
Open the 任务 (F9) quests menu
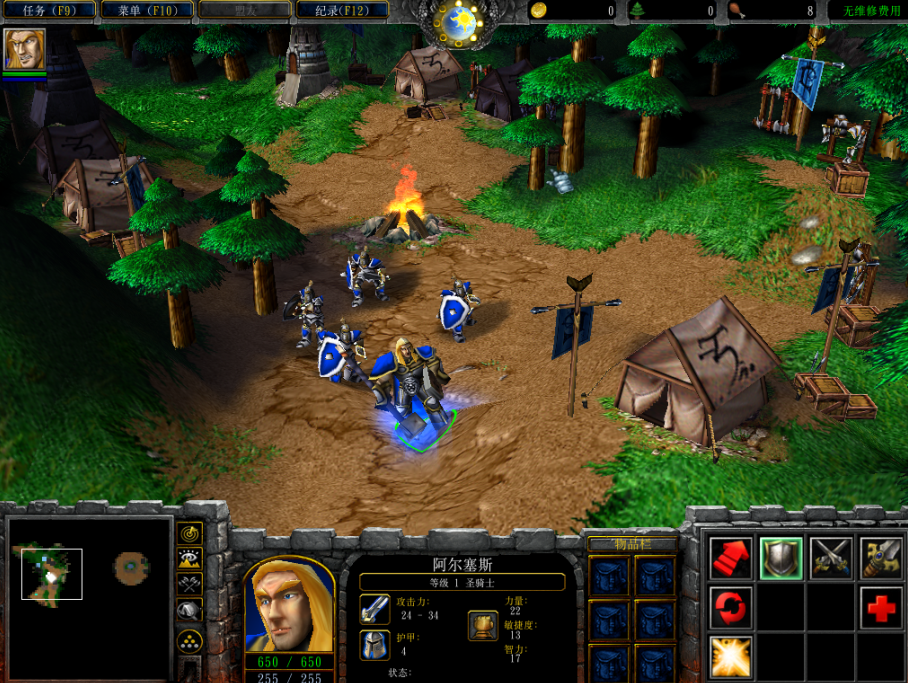[48, 11]
